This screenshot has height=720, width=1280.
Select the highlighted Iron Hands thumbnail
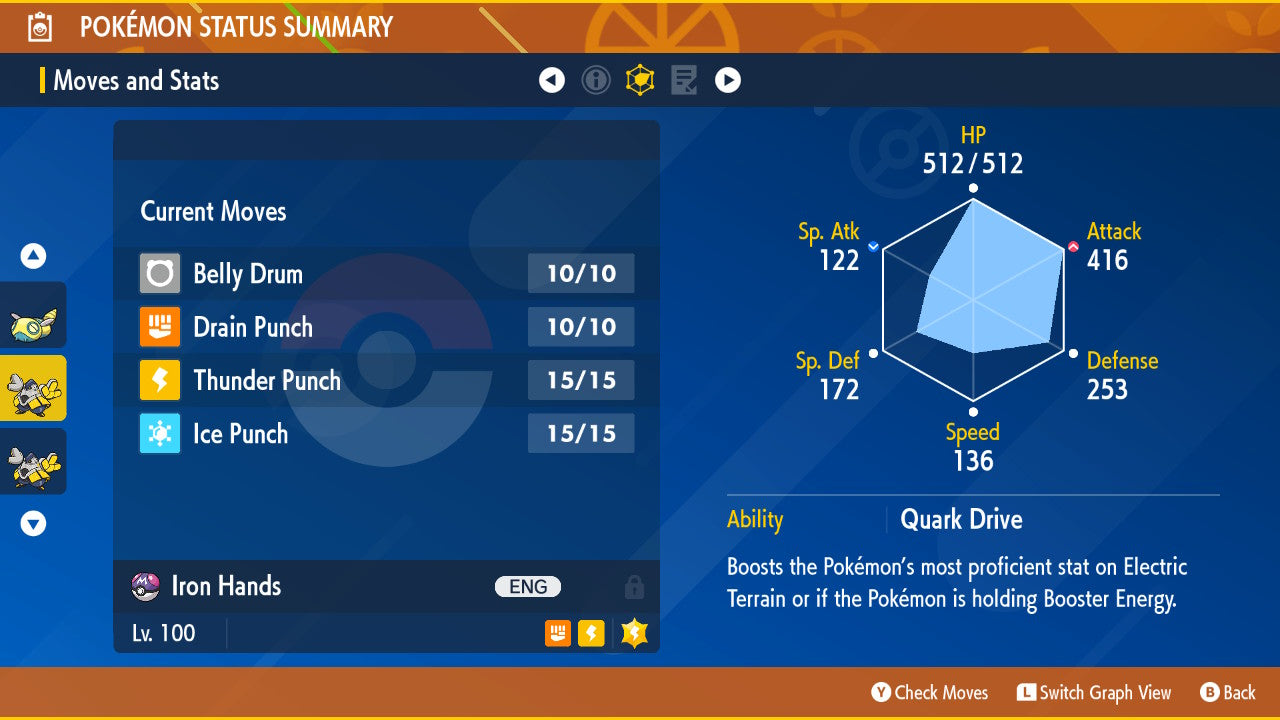pos(33,388)
